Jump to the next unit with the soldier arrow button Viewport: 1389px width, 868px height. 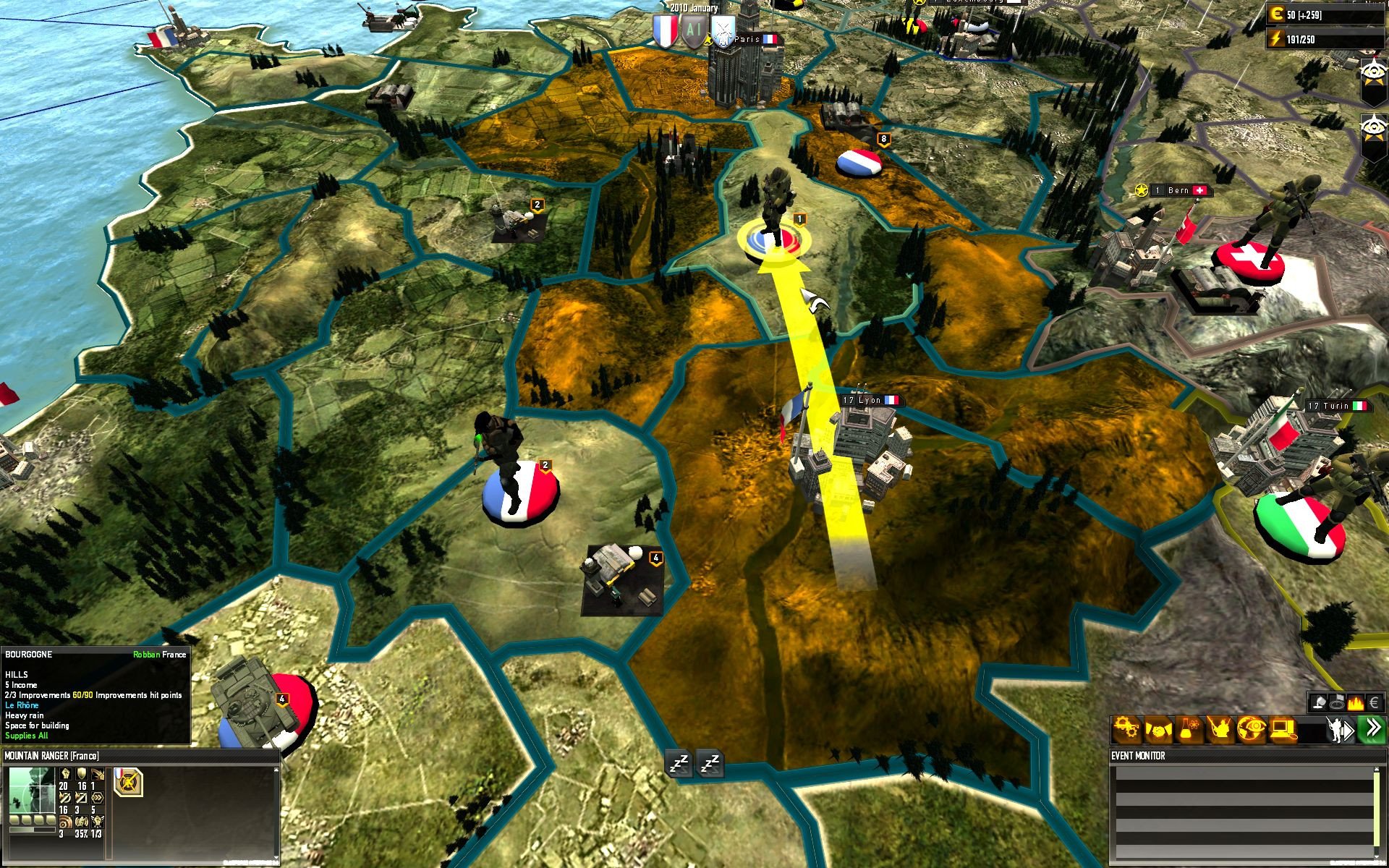pos(1339,730)
